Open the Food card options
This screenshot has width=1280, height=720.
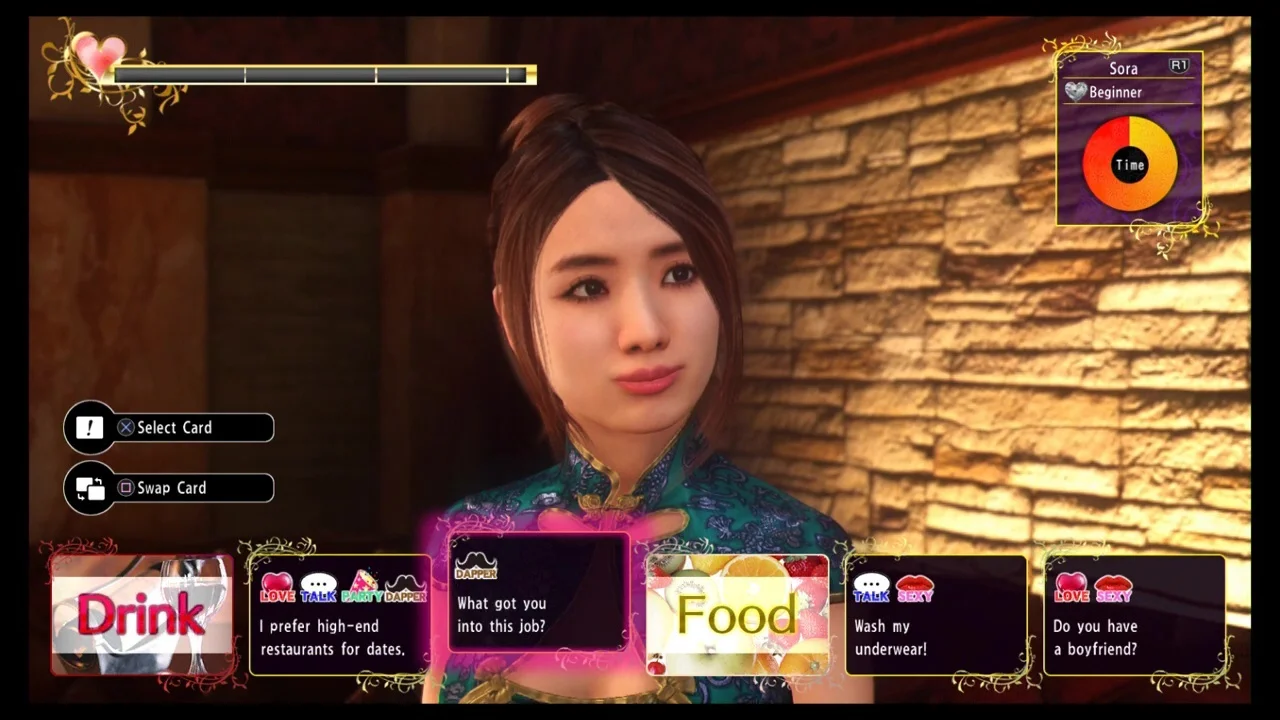click(x=737, y=613)
